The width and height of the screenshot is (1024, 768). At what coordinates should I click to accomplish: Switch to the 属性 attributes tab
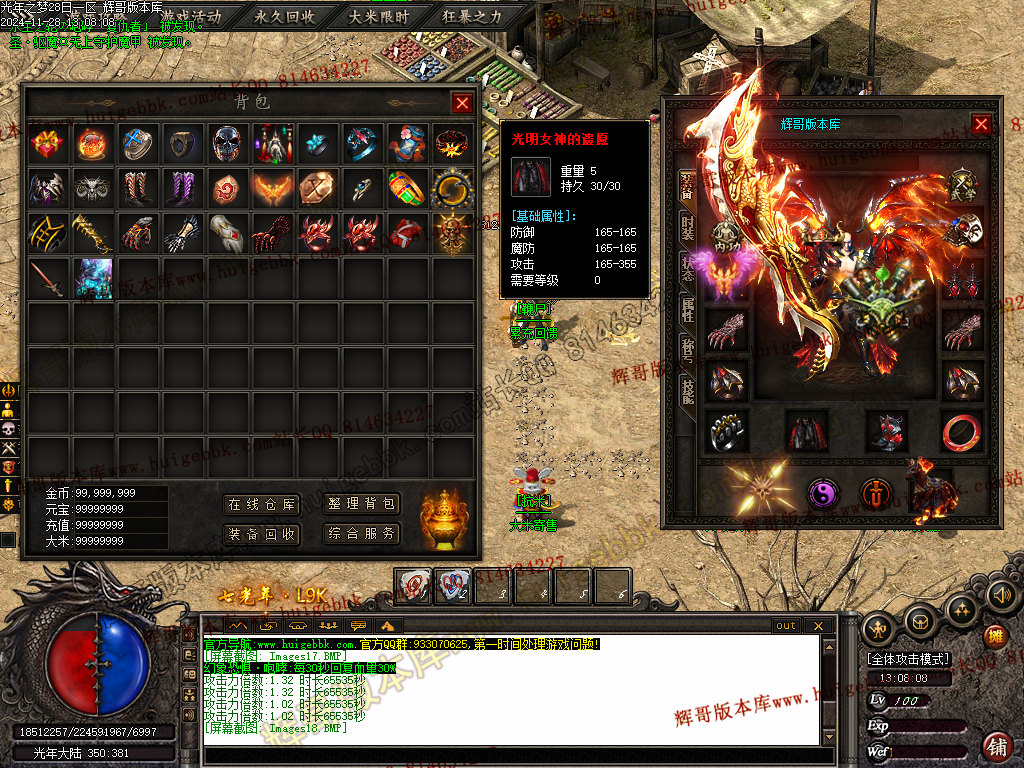tap(687, 306)
